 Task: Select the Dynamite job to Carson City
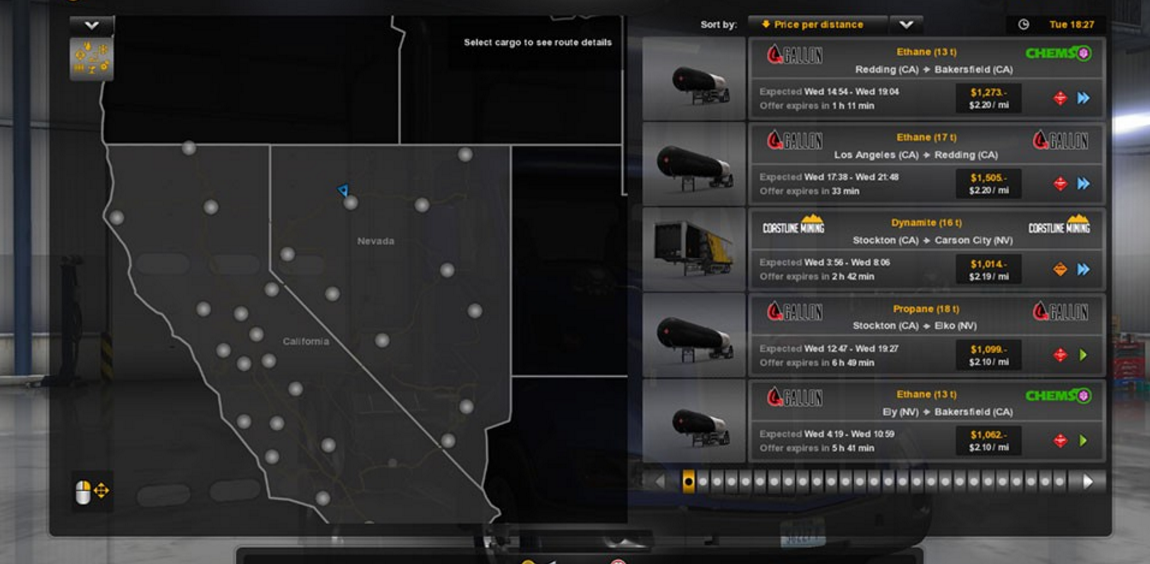click(925, 249)
